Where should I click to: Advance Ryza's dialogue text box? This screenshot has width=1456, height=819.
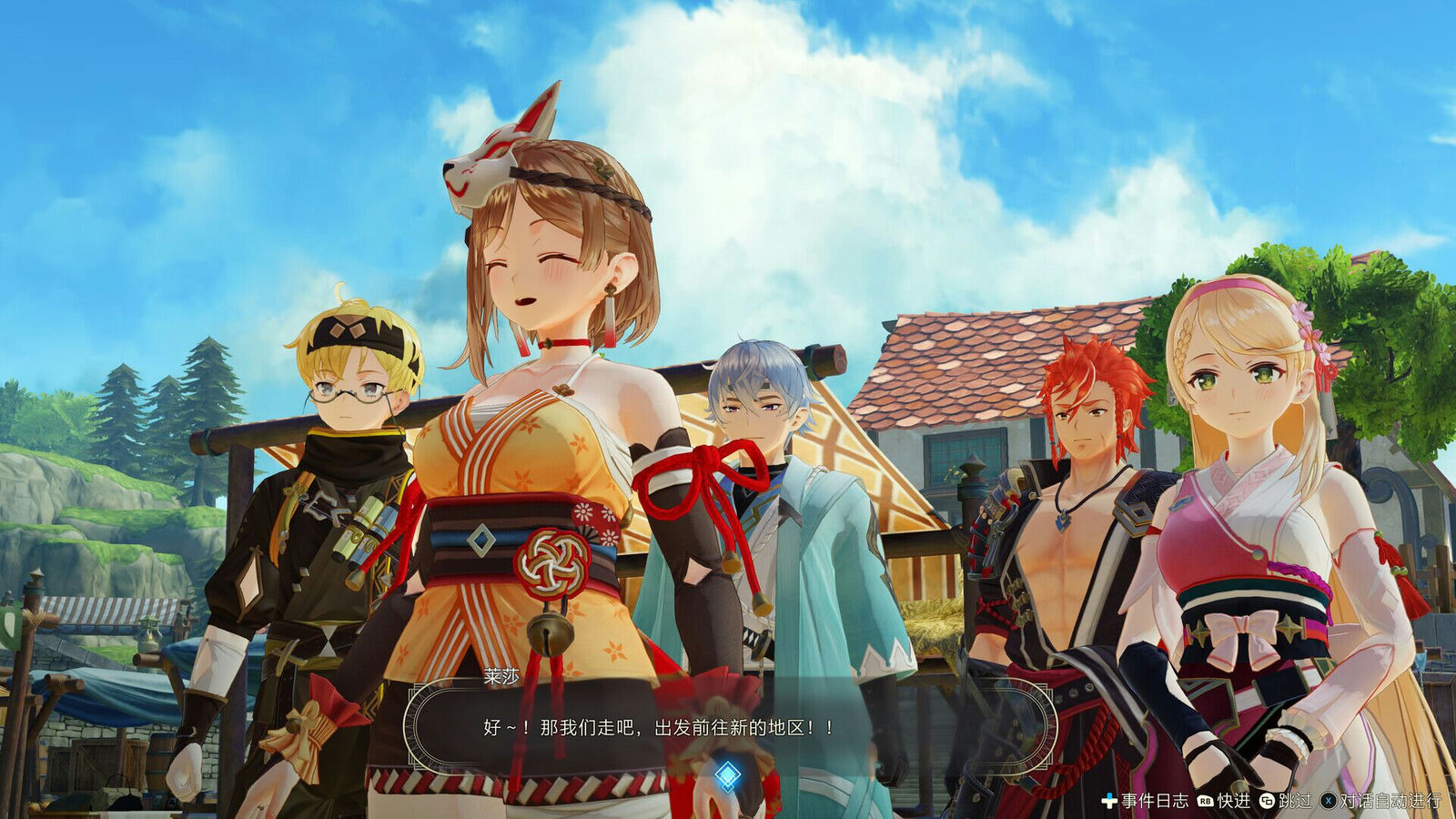point(657,727)
